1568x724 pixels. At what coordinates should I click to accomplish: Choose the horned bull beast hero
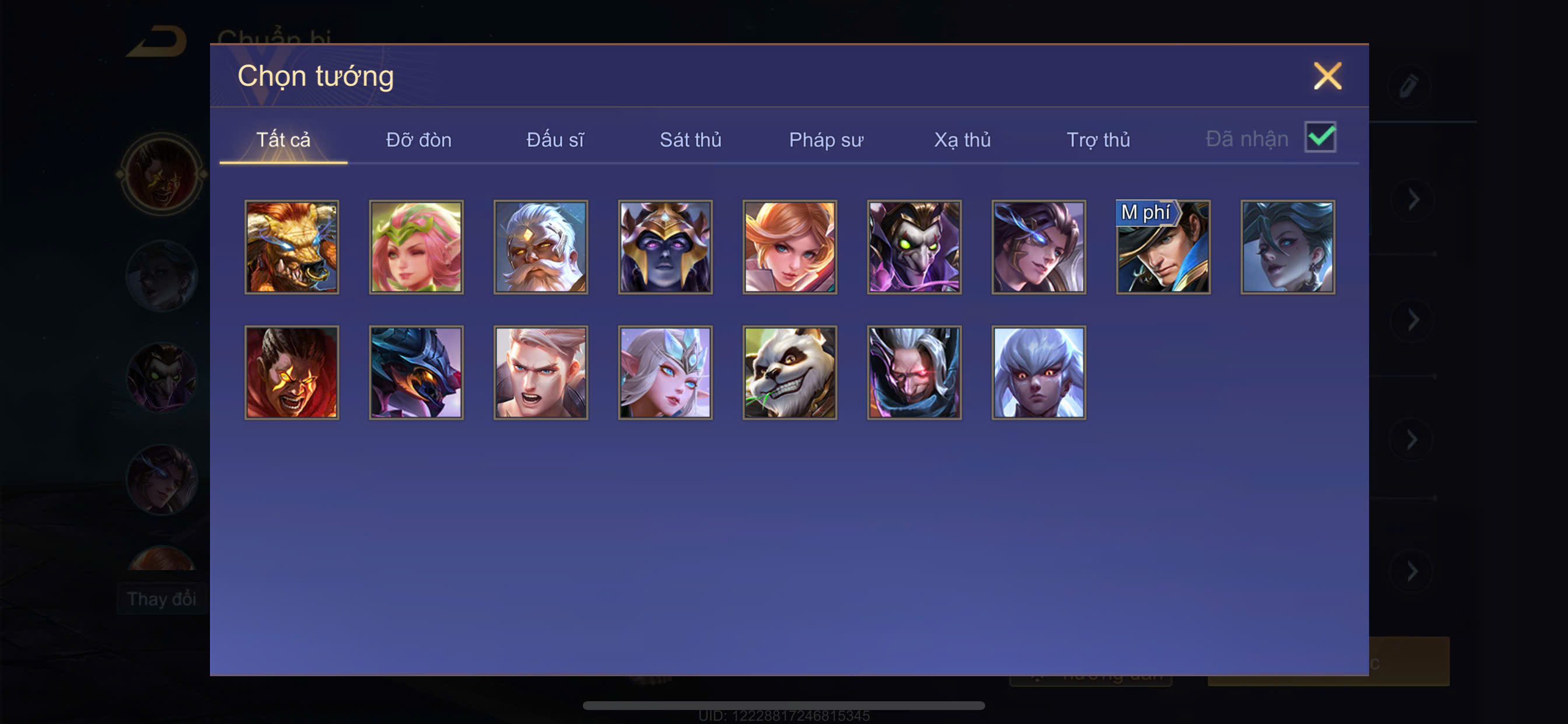click(292, 247)
